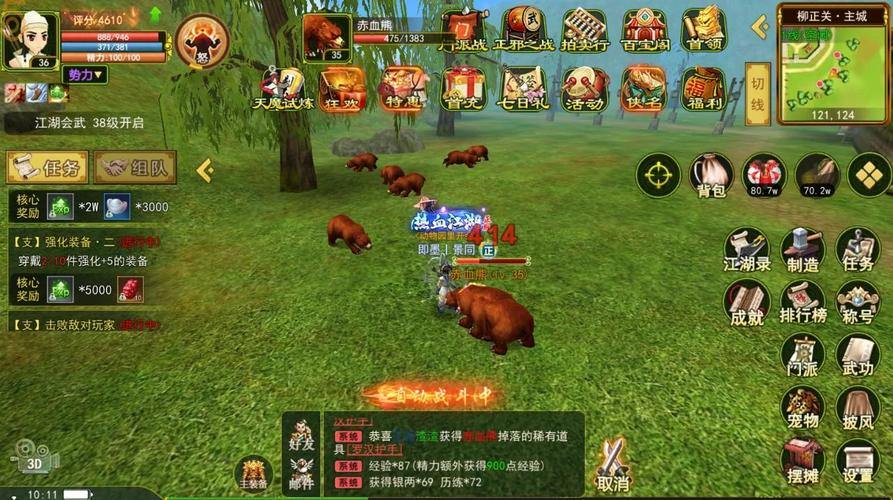893x500 pixels.
Task: Open the 百宝阁 shop icon
Action: [x=645, y=30]
